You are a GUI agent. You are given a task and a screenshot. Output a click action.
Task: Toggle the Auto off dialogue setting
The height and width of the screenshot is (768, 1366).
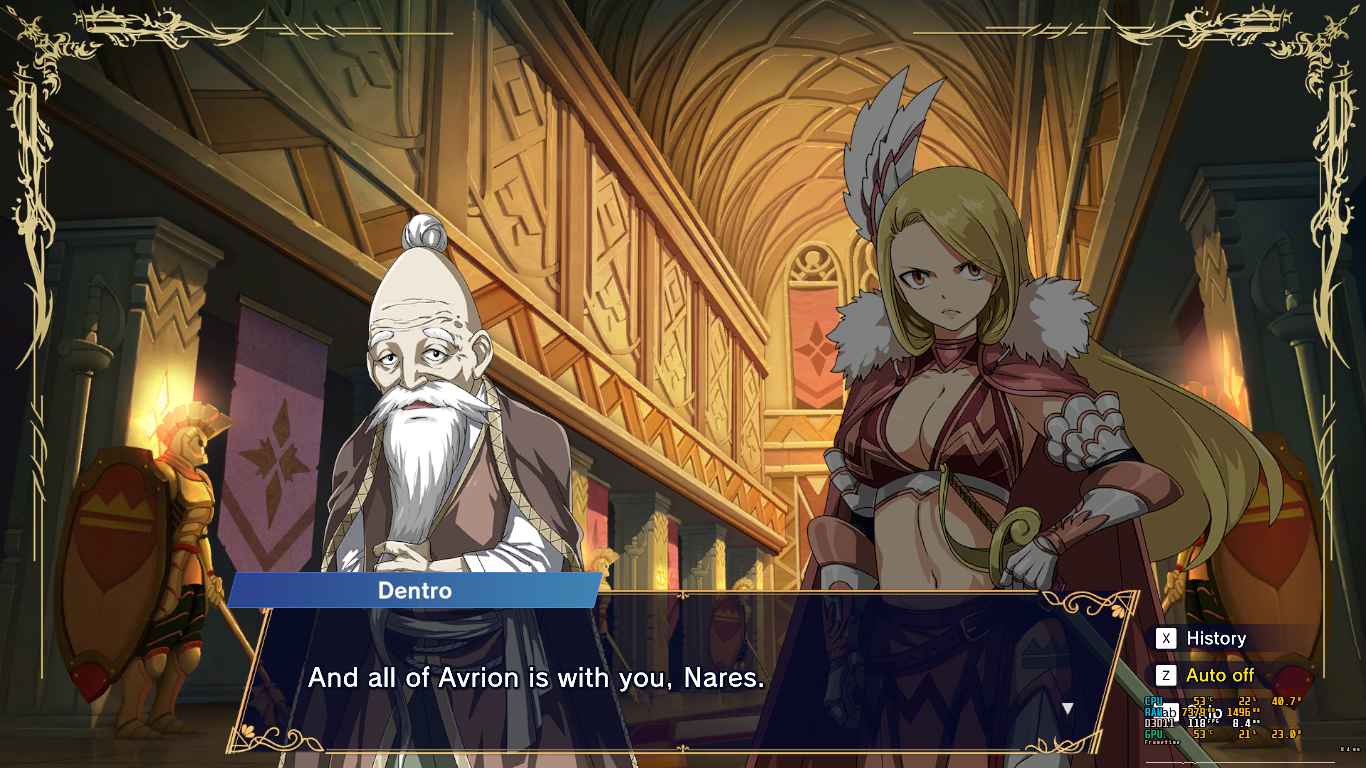pyautogui.click(x=1219, y=675)
